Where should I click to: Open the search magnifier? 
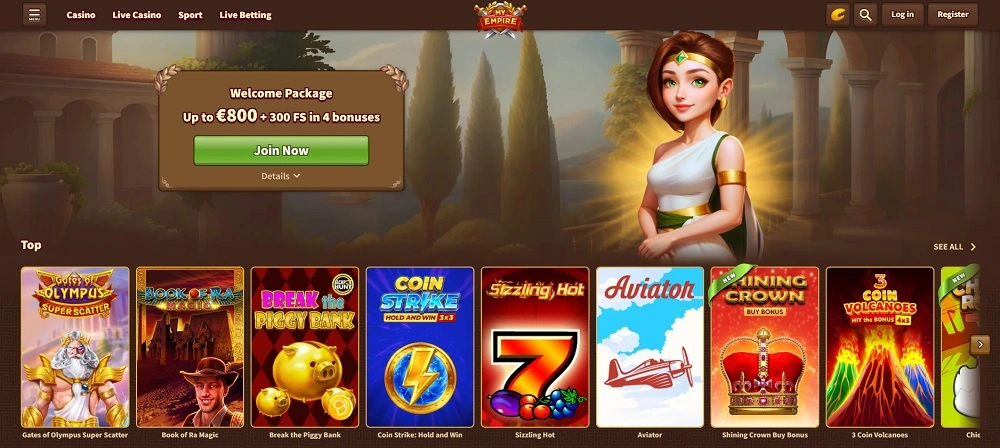[866, 15]
